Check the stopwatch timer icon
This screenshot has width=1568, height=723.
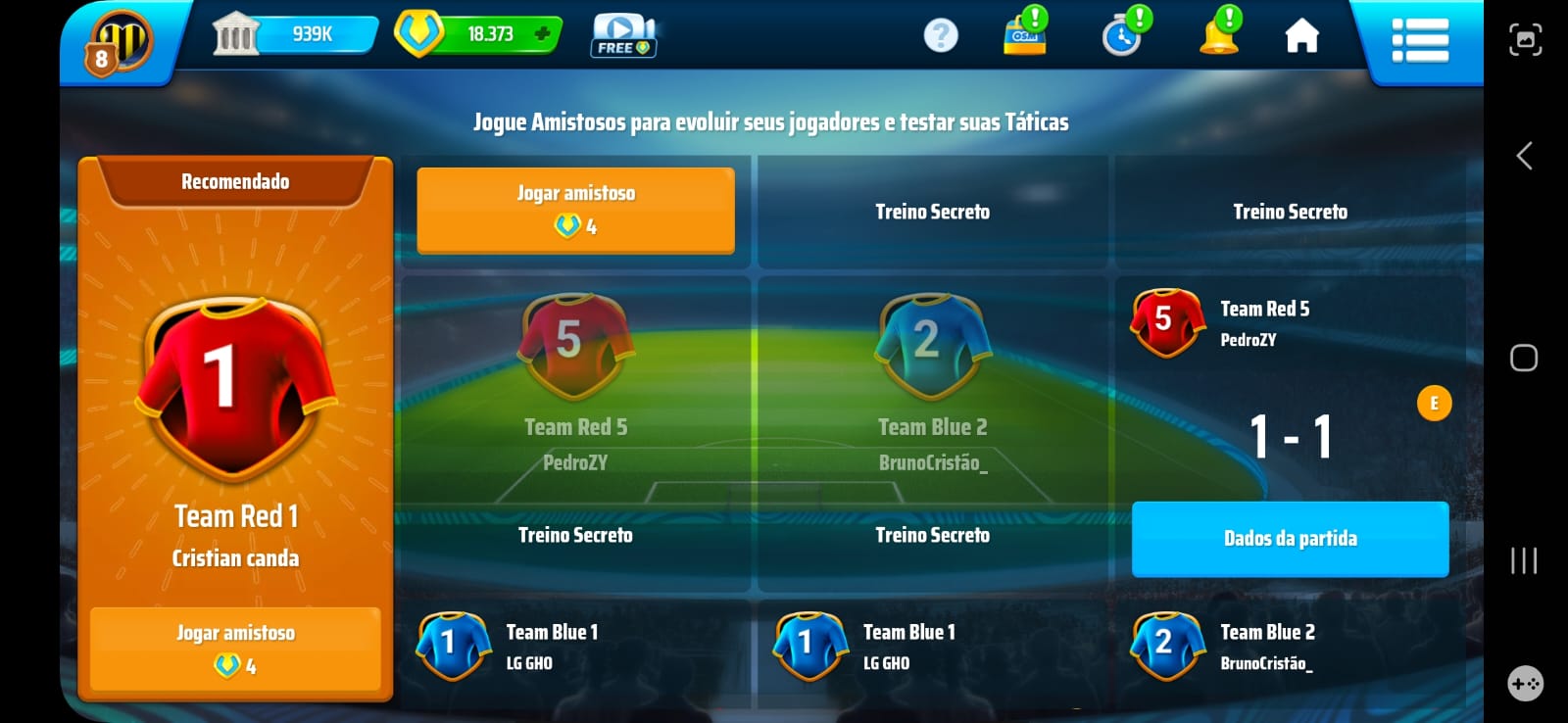click(x=1122, y=36)
